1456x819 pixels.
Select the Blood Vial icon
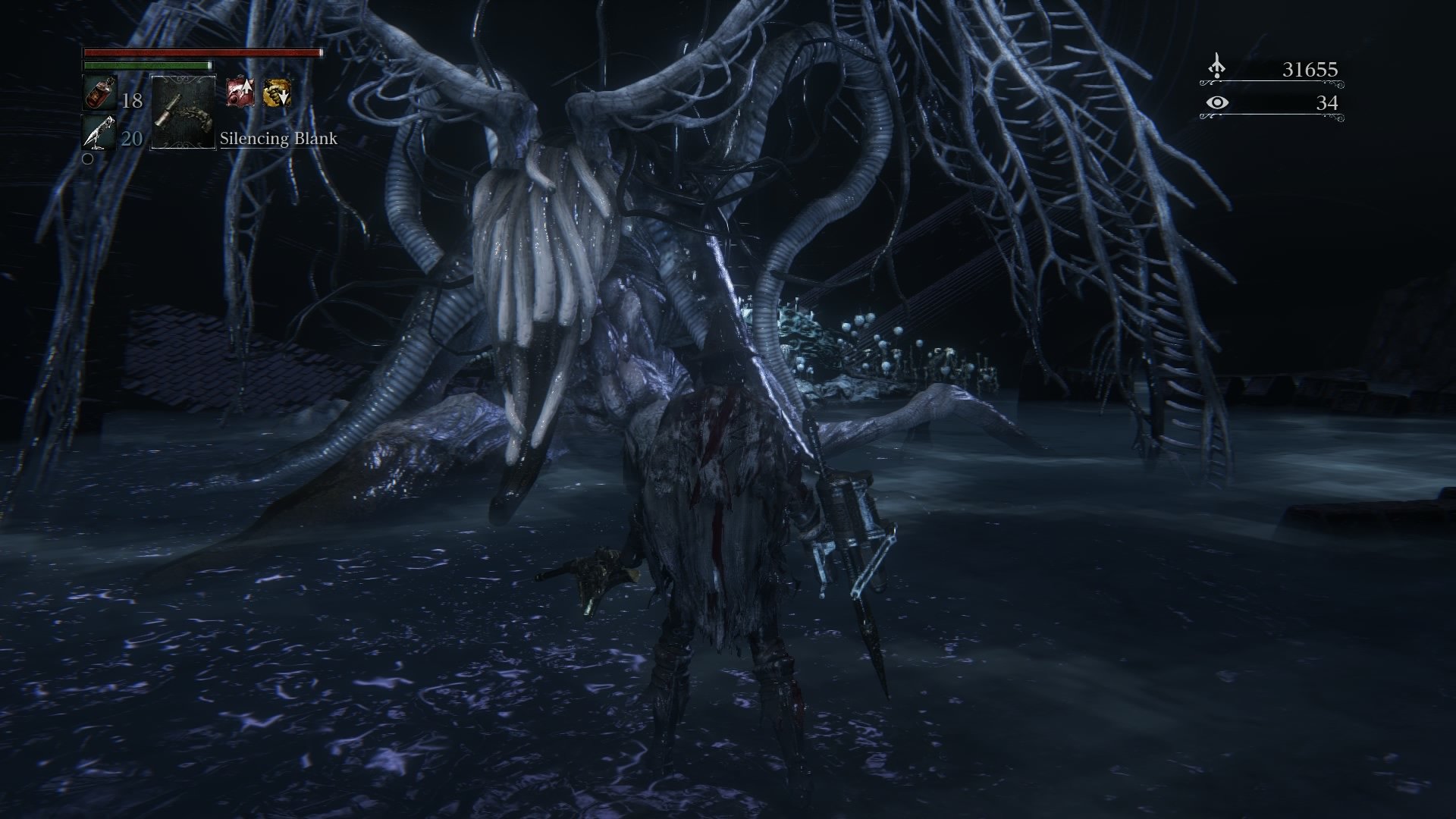99,94
